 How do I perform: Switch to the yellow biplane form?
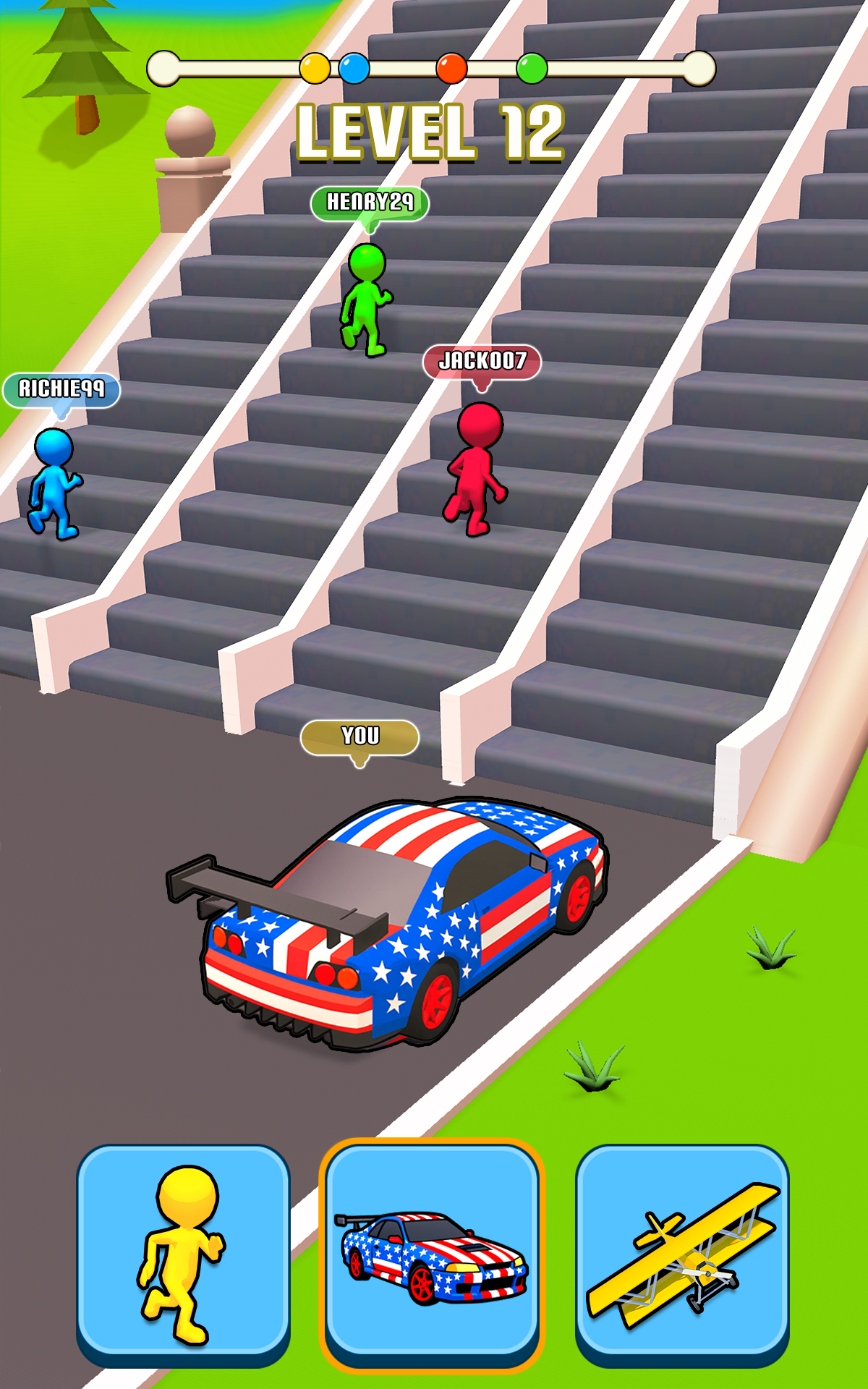682,1254
